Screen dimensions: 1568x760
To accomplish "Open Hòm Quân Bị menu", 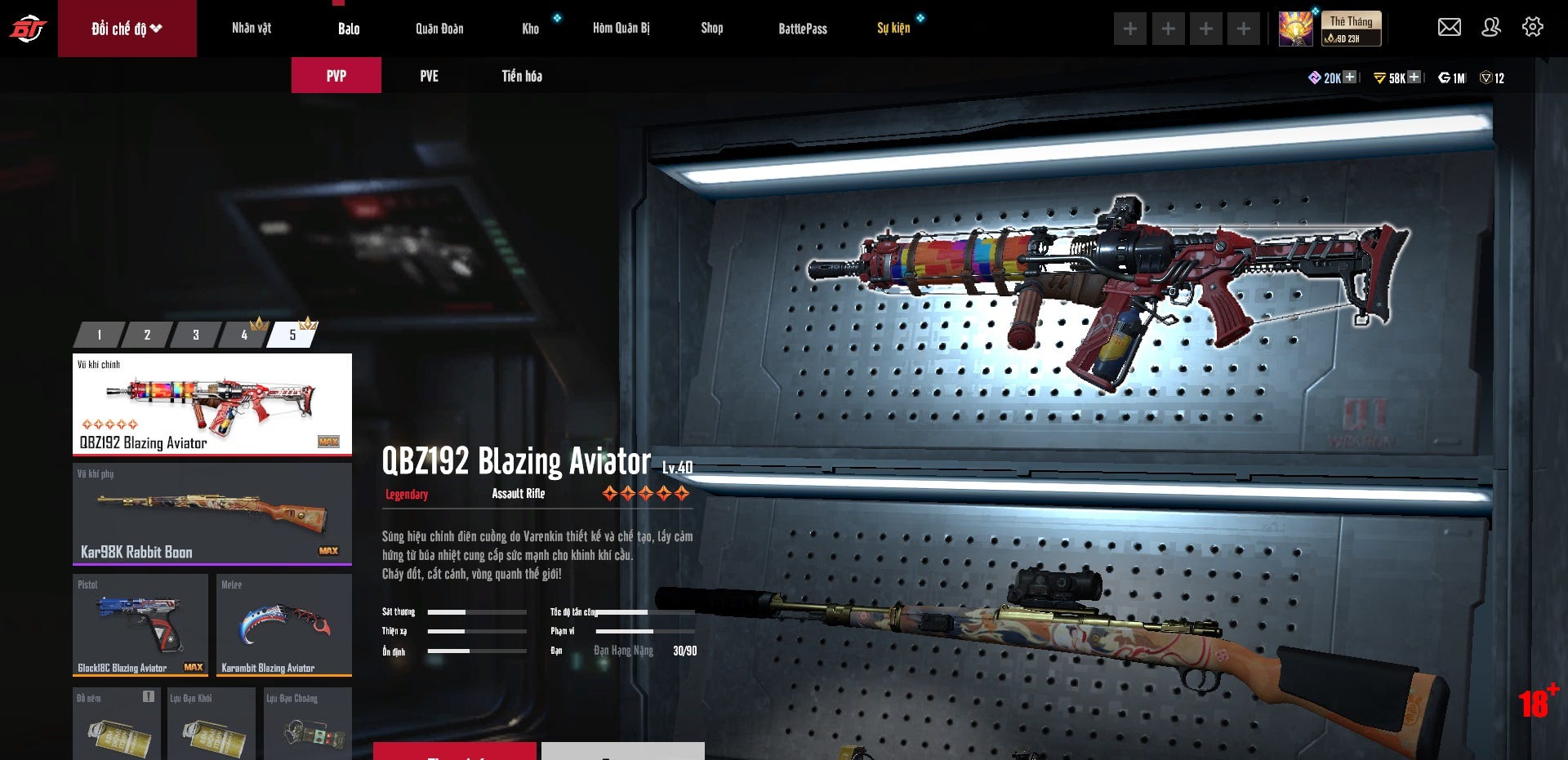I will coord(621,29).
